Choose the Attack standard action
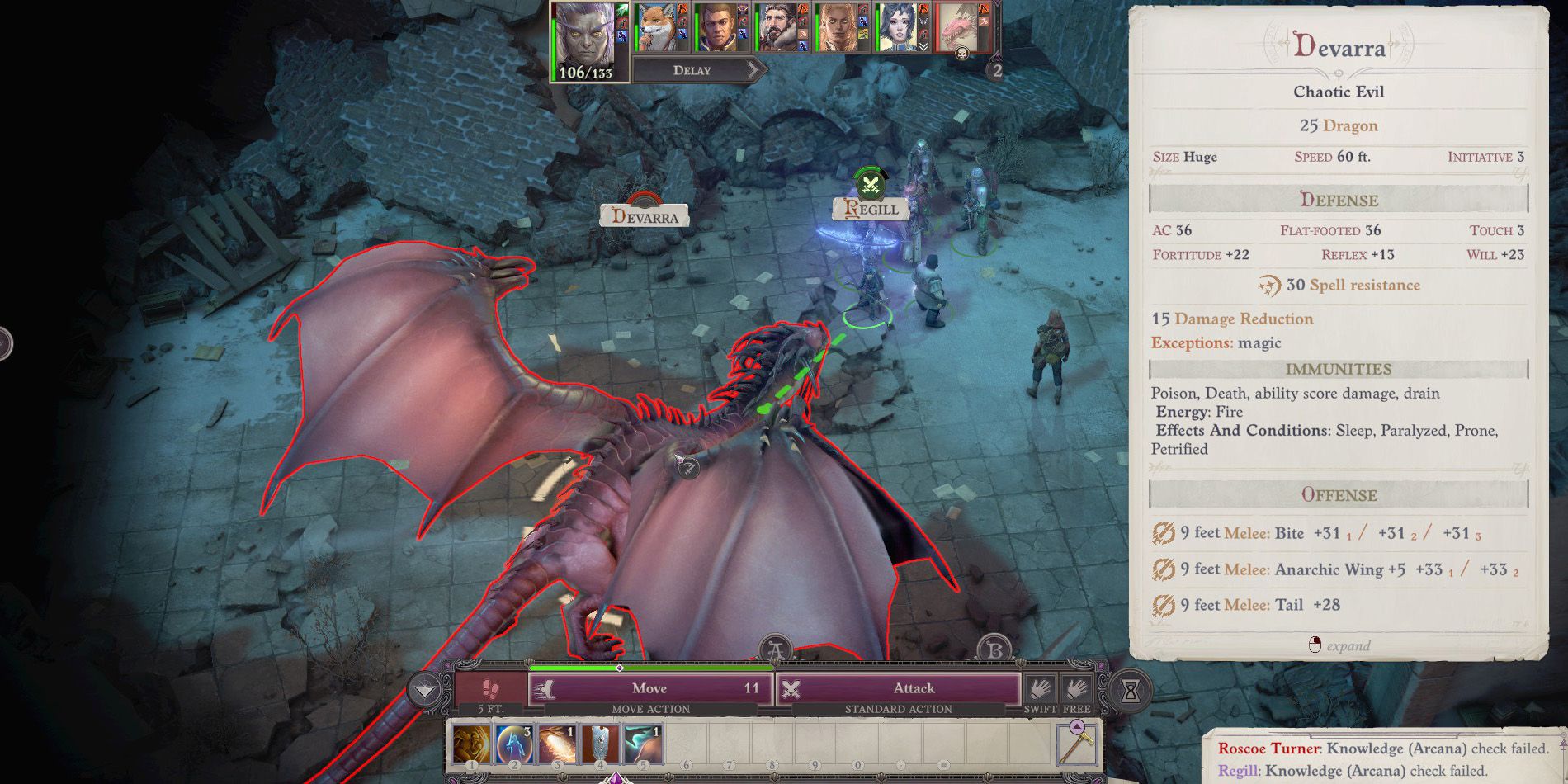The height and width of the screenshot is (784, 1568). 898,688
